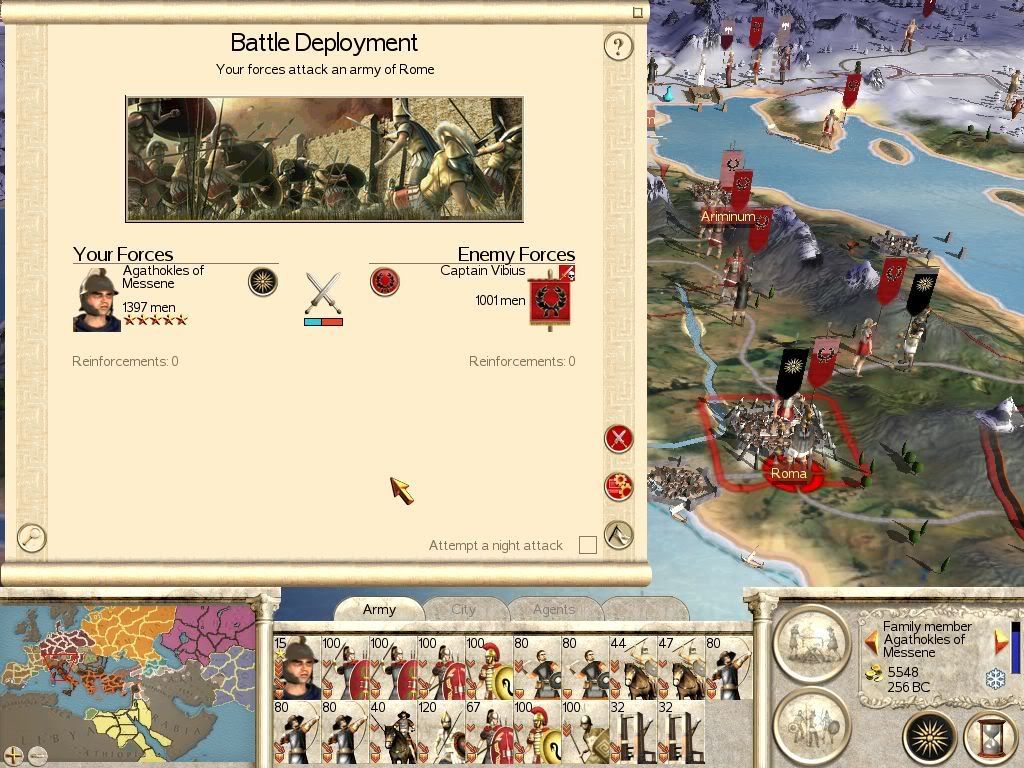Open the help question mark button
Image resolution: width=1024 pixels, height=768 pixels.
[619, 46]
